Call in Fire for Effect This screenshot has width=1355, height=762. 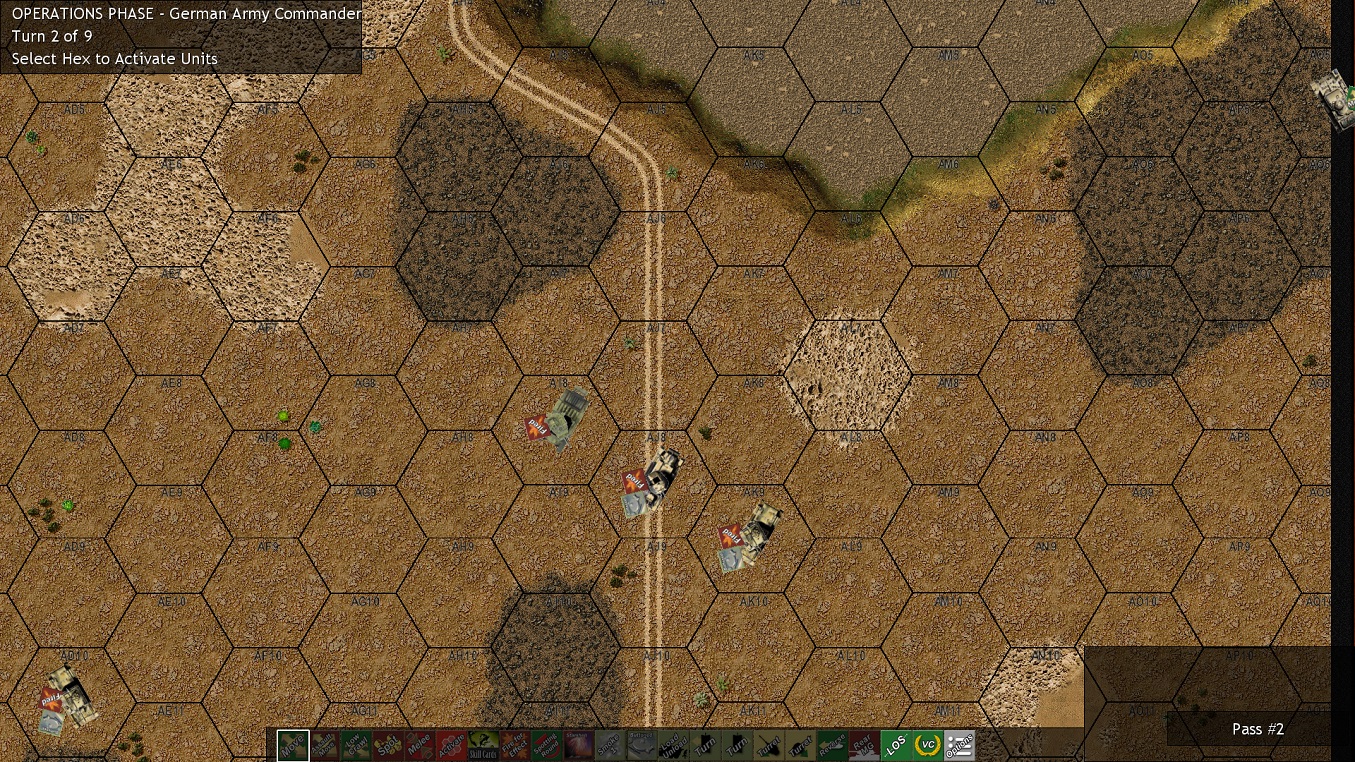click(x=513, y=745)
